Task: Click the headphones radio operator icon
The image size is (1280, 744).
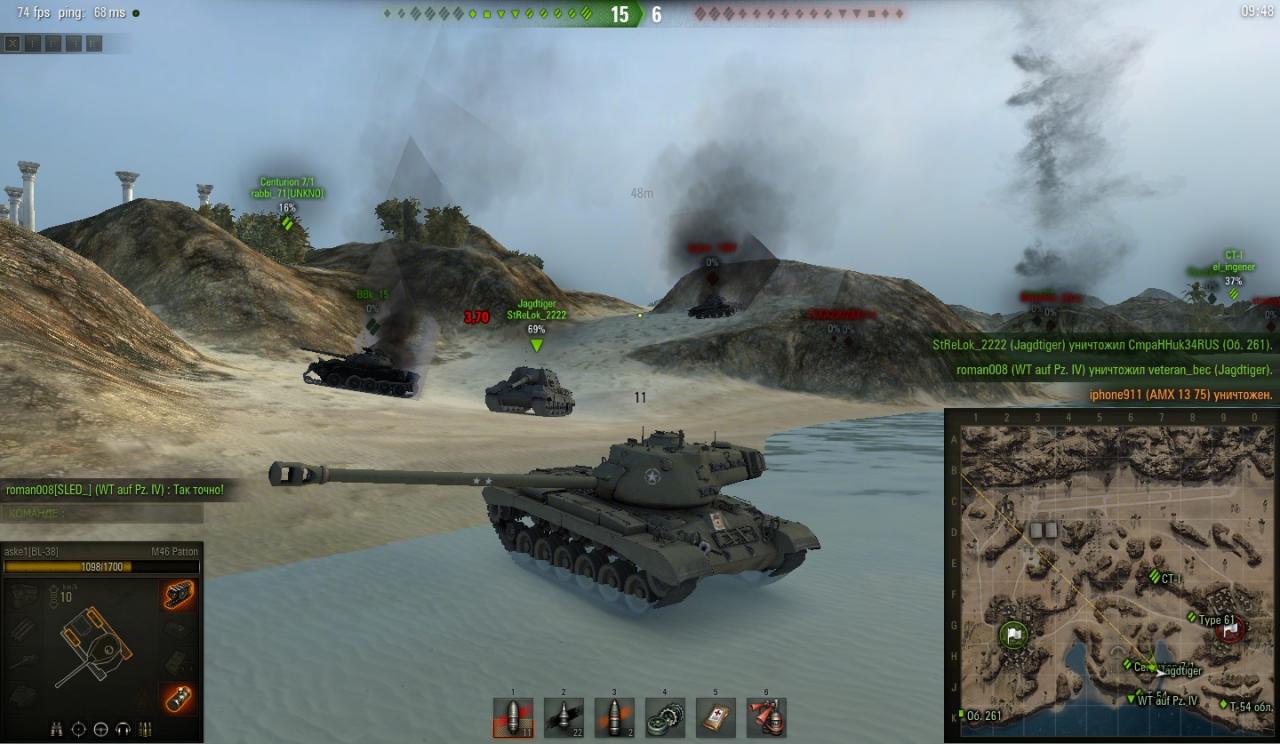Action: 123,728
